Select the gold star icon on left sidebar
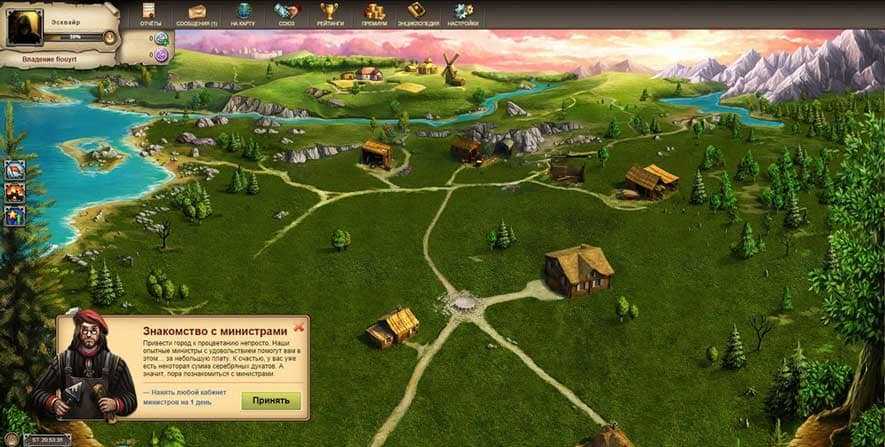This screenshot has width=885, height=447. coord(15,214)
